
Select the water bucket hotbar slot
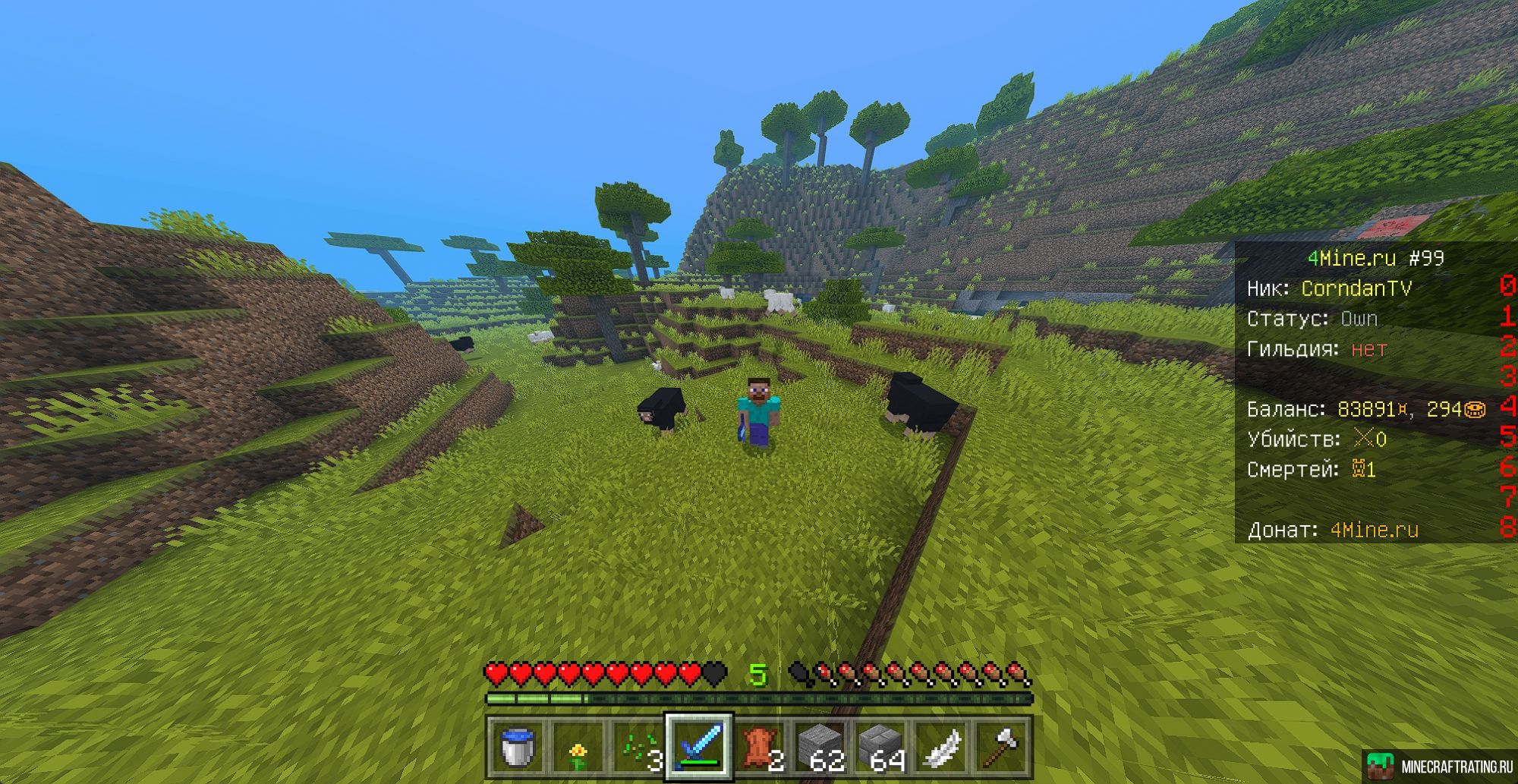click(x=517, y=747)
